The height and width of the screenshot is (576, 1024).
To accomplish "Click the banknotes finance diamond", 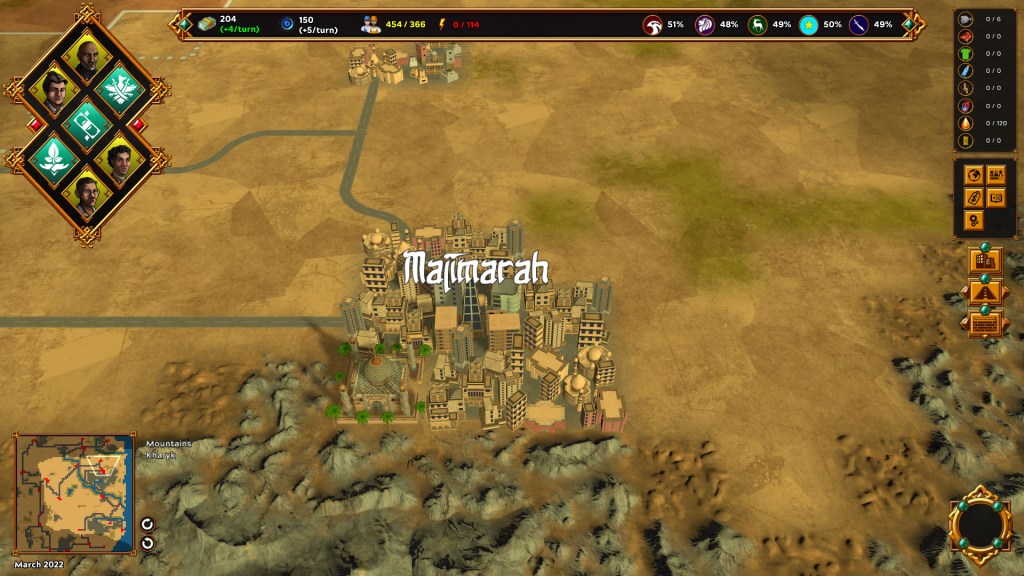I will pos(87,123).
